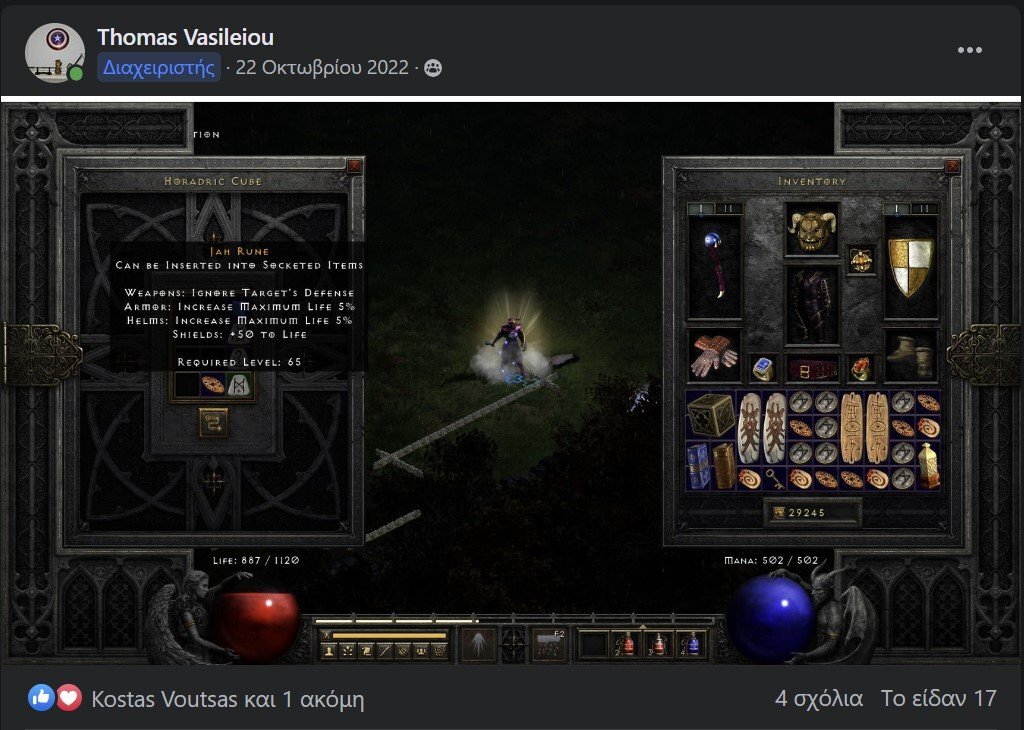Pick up the Horadric Cube in the inventory
The height and width of the screenshot is (730, 1024).
coord(714,414)
